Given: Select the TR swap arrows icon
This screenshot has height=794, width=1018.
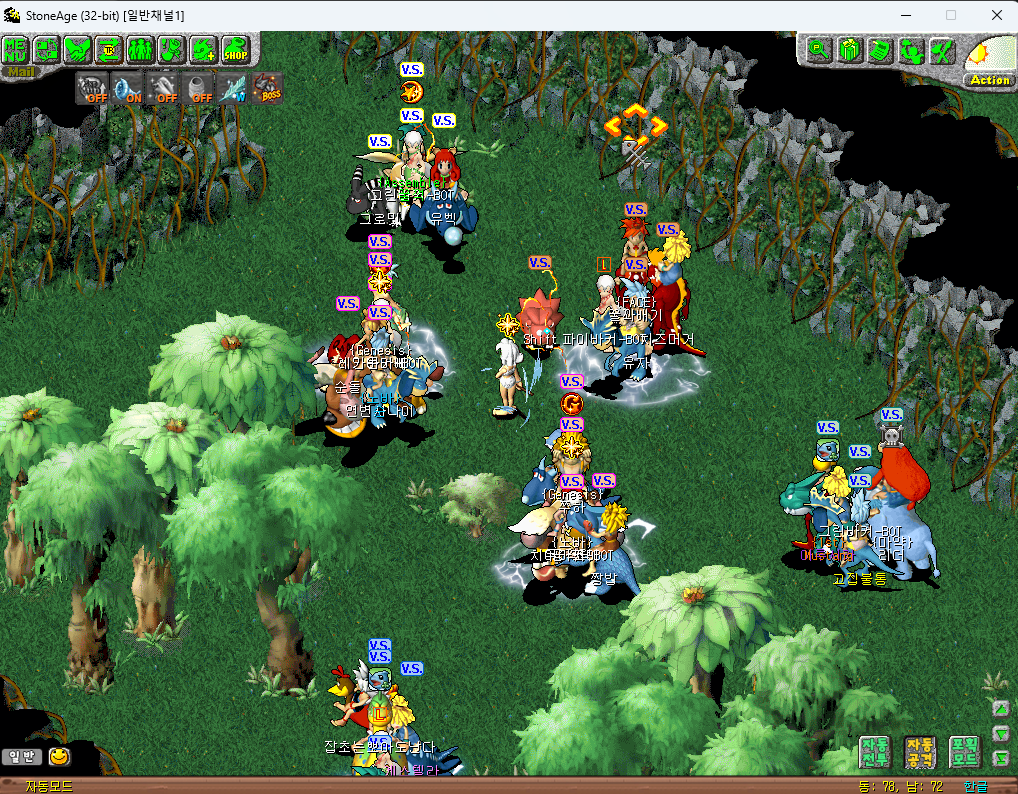Looking at the screenshot, I should point(109,48).
